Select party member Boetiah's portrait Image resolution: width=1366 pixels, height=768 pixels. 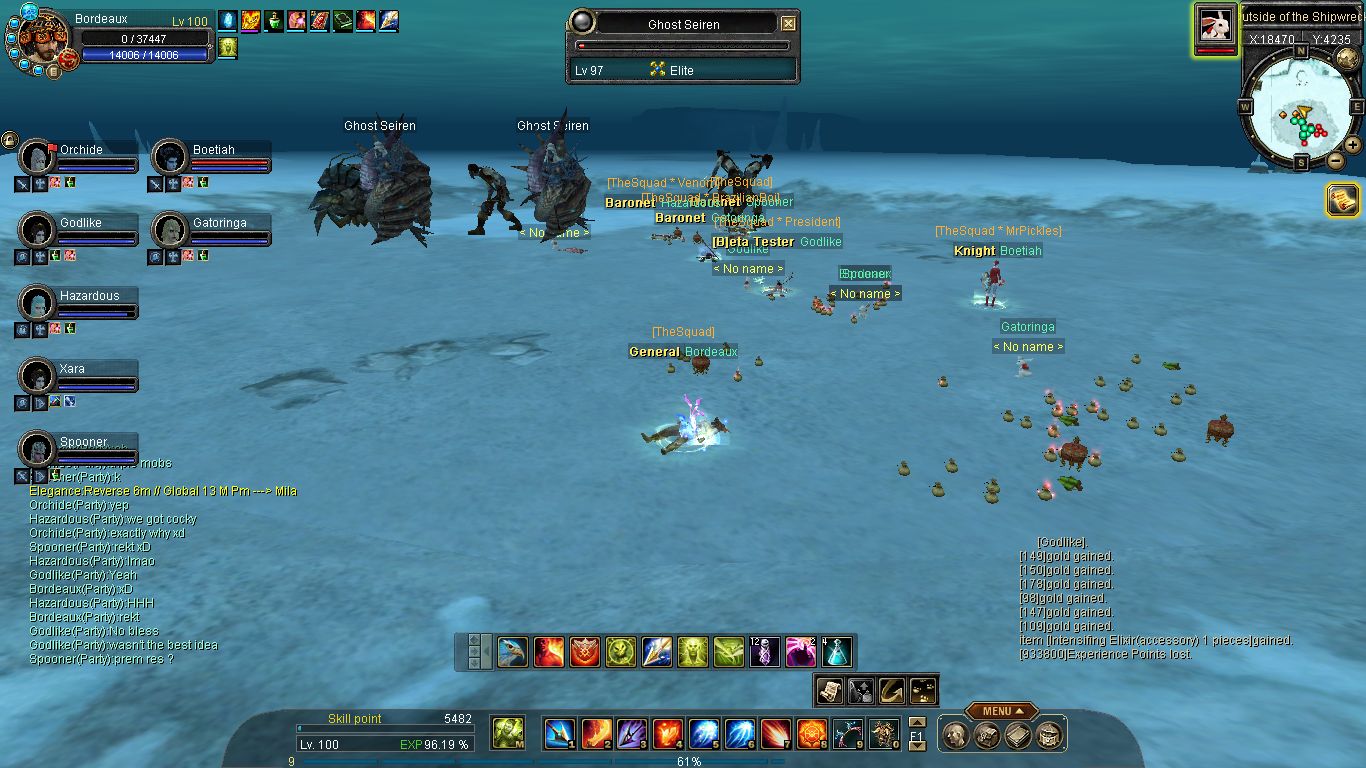click(170, 157)
